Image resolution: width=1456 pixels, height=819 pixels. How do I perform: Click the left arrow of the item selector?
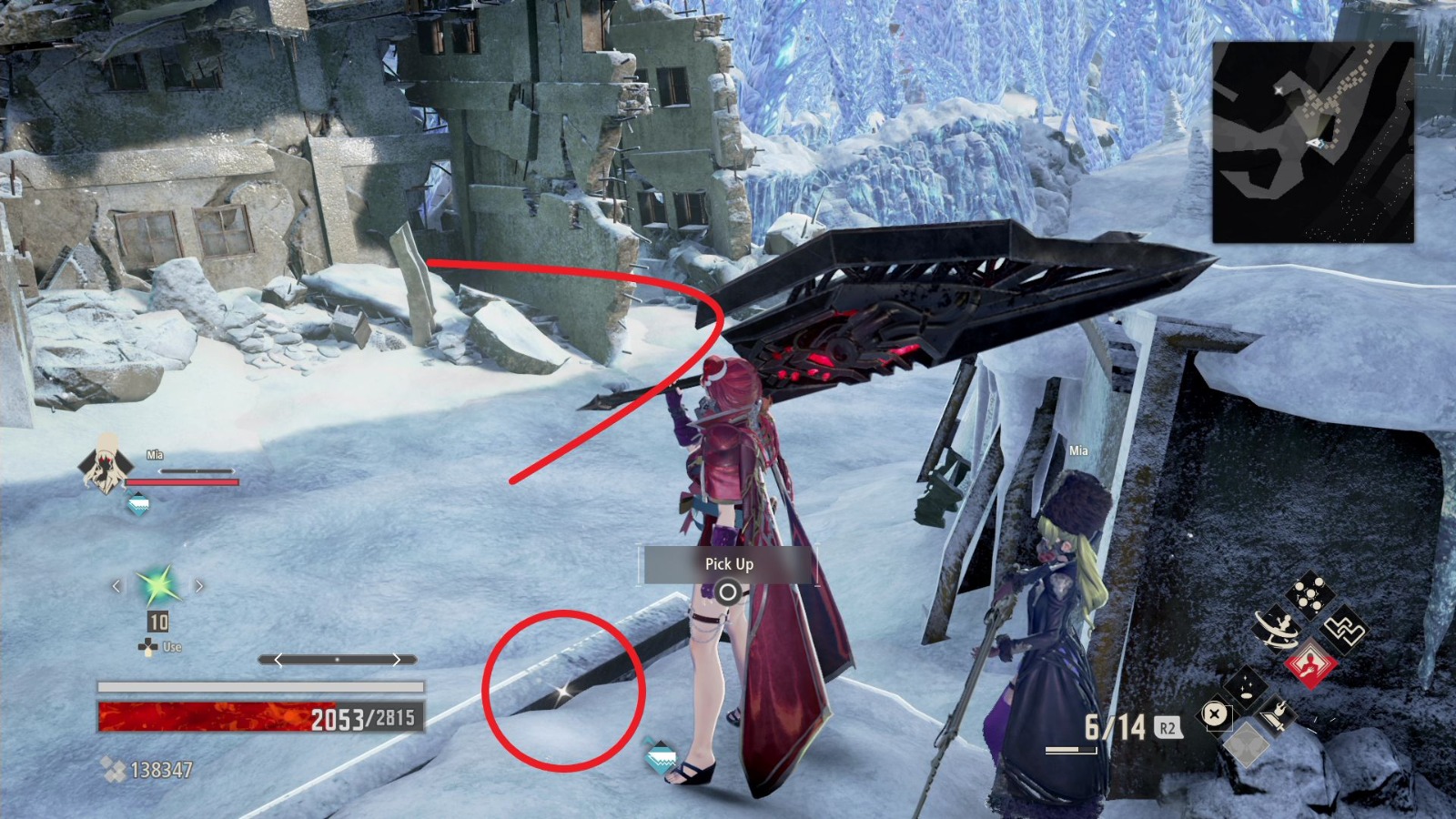click(x=116, y=586)
